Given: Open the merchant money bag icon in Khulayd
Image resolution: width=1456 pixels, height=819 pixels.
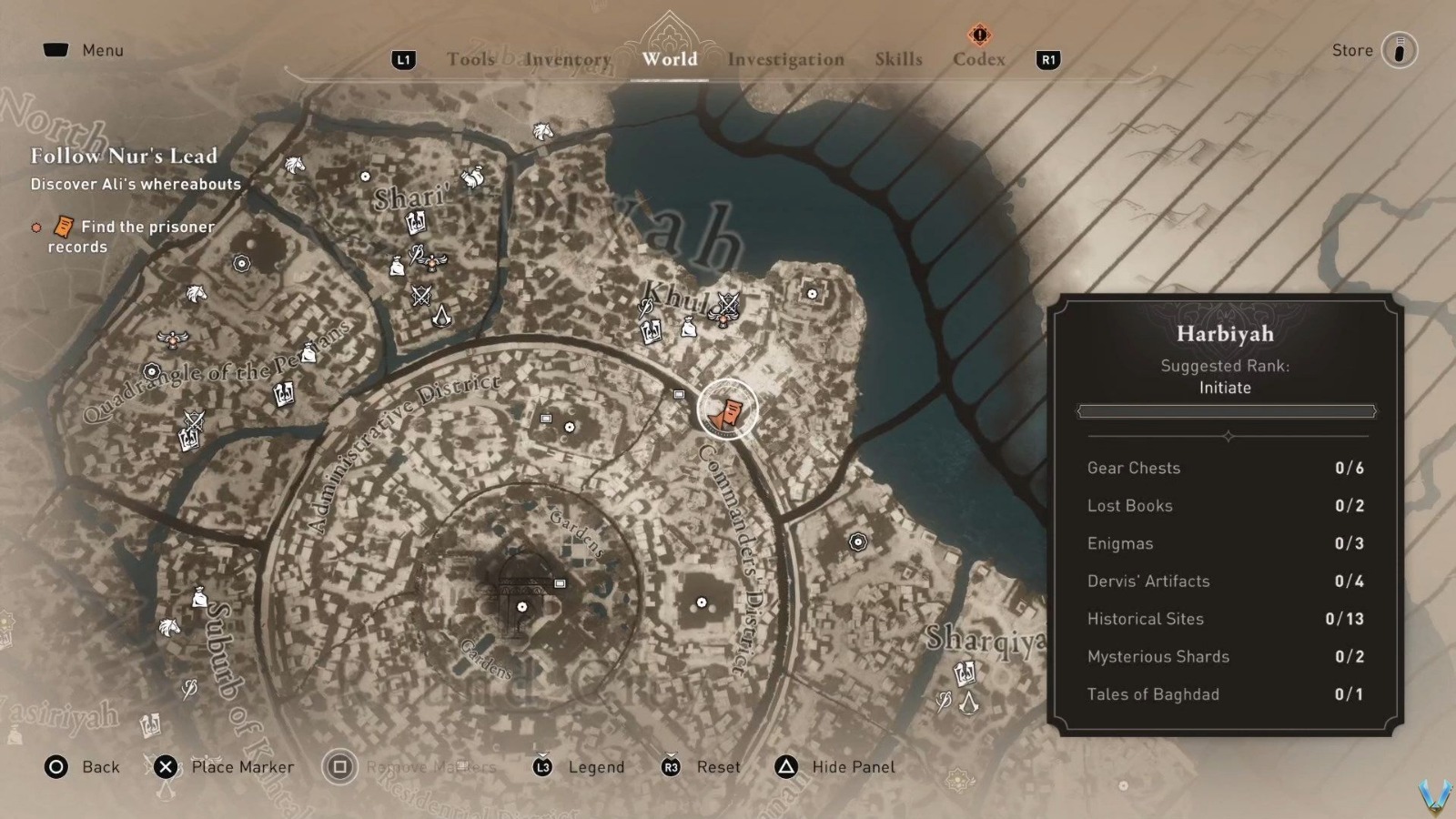Looking at the screenshot, I should click(x=689, y=328).
